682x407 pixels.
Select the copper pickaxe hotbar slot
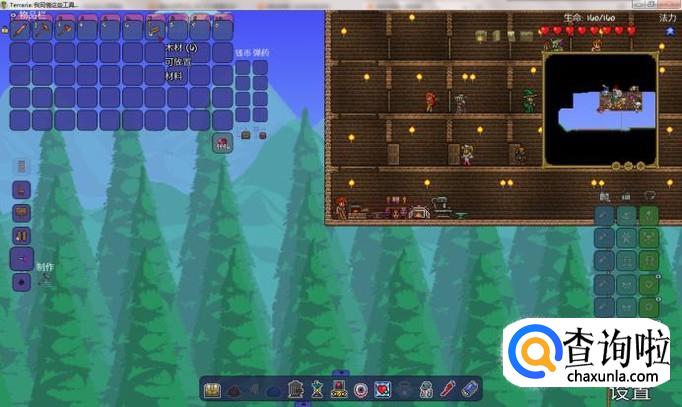[x=44, y=31]
